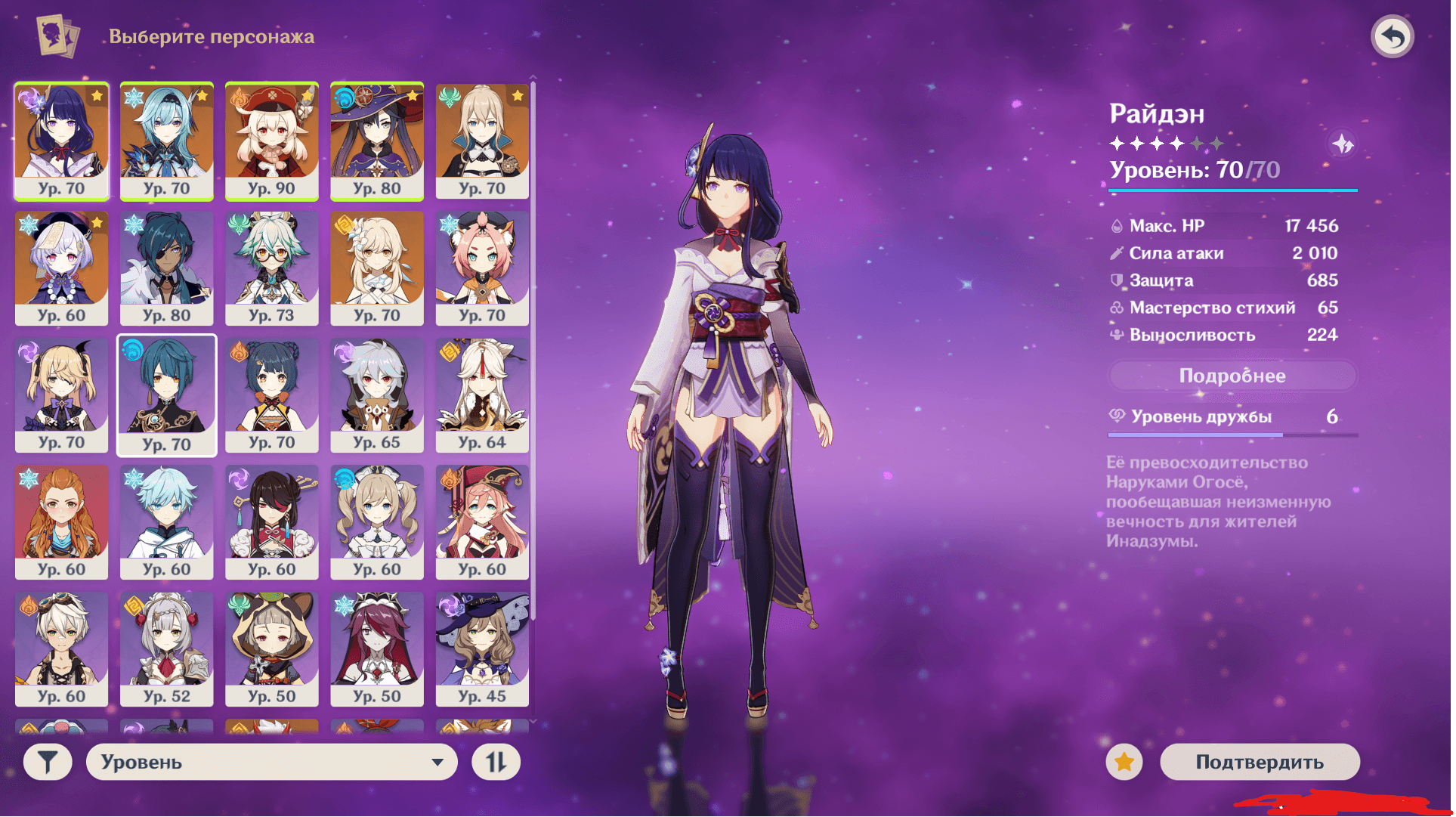Viewport: 1456px width, 817px height.
Task: Choose the Jean character portrait
Action: (x=482, y=141)
